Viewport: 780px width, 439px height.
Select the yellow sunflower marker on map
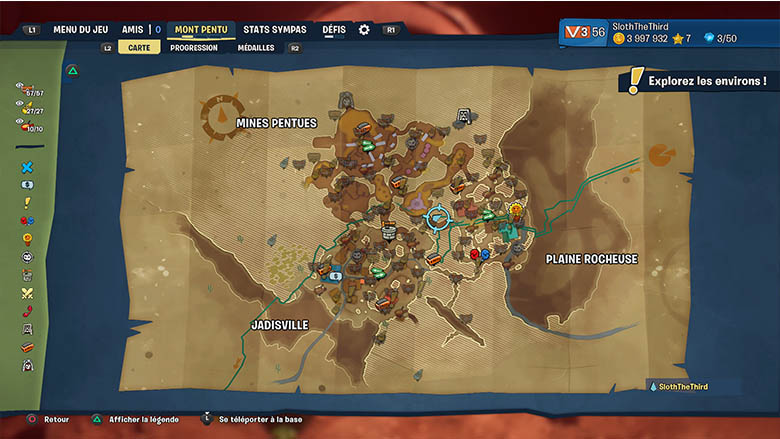pos(516,210)
